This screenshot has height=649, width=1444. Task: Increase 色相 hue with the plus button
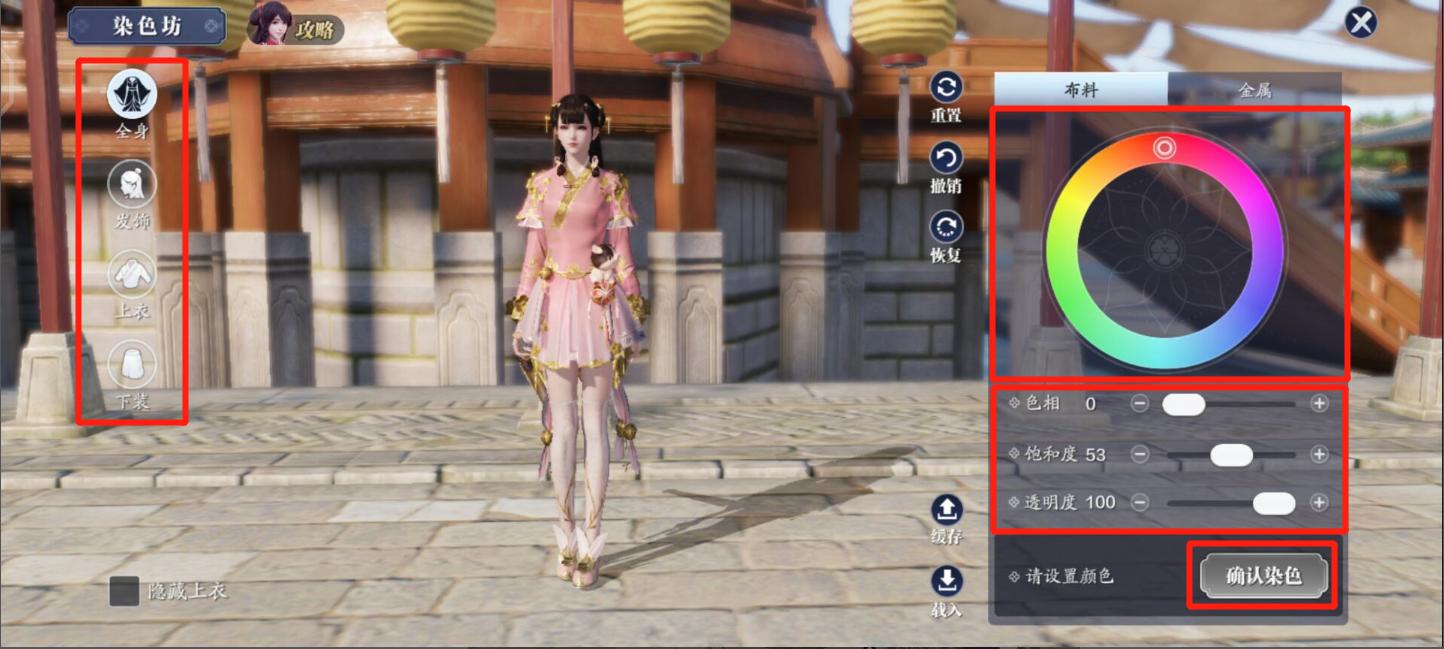coord(1320,404)
